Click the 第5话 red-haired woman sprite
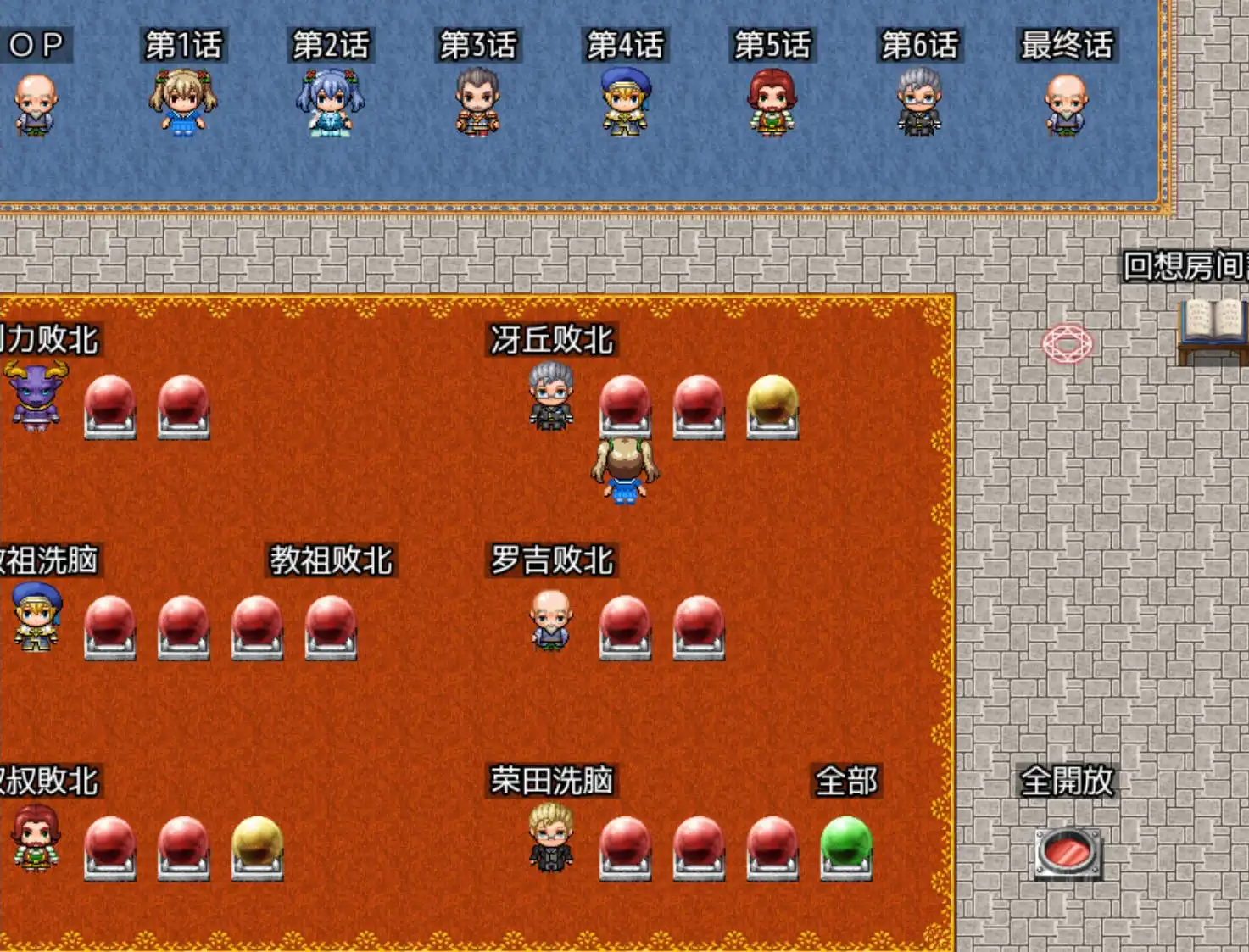1249x952 pixels. click(x=772, y=102)
